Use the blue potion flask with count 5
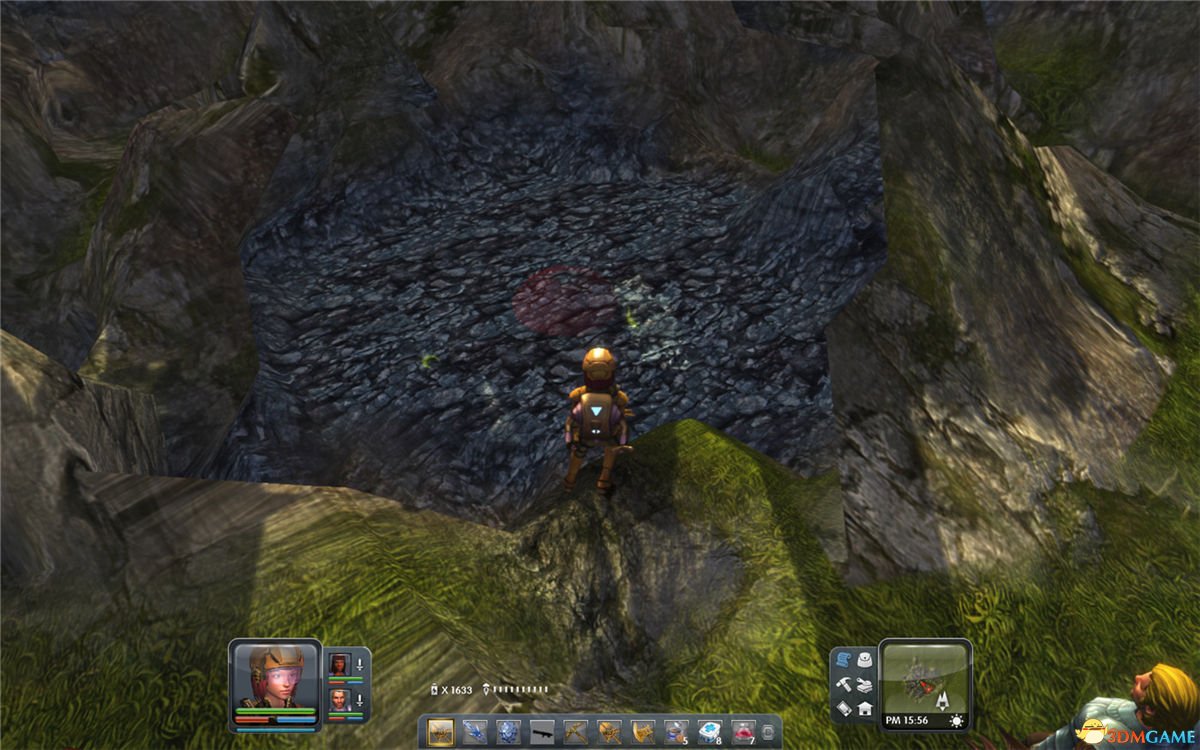This screenshot has width=1200, height=750. [x=677, y=731]
